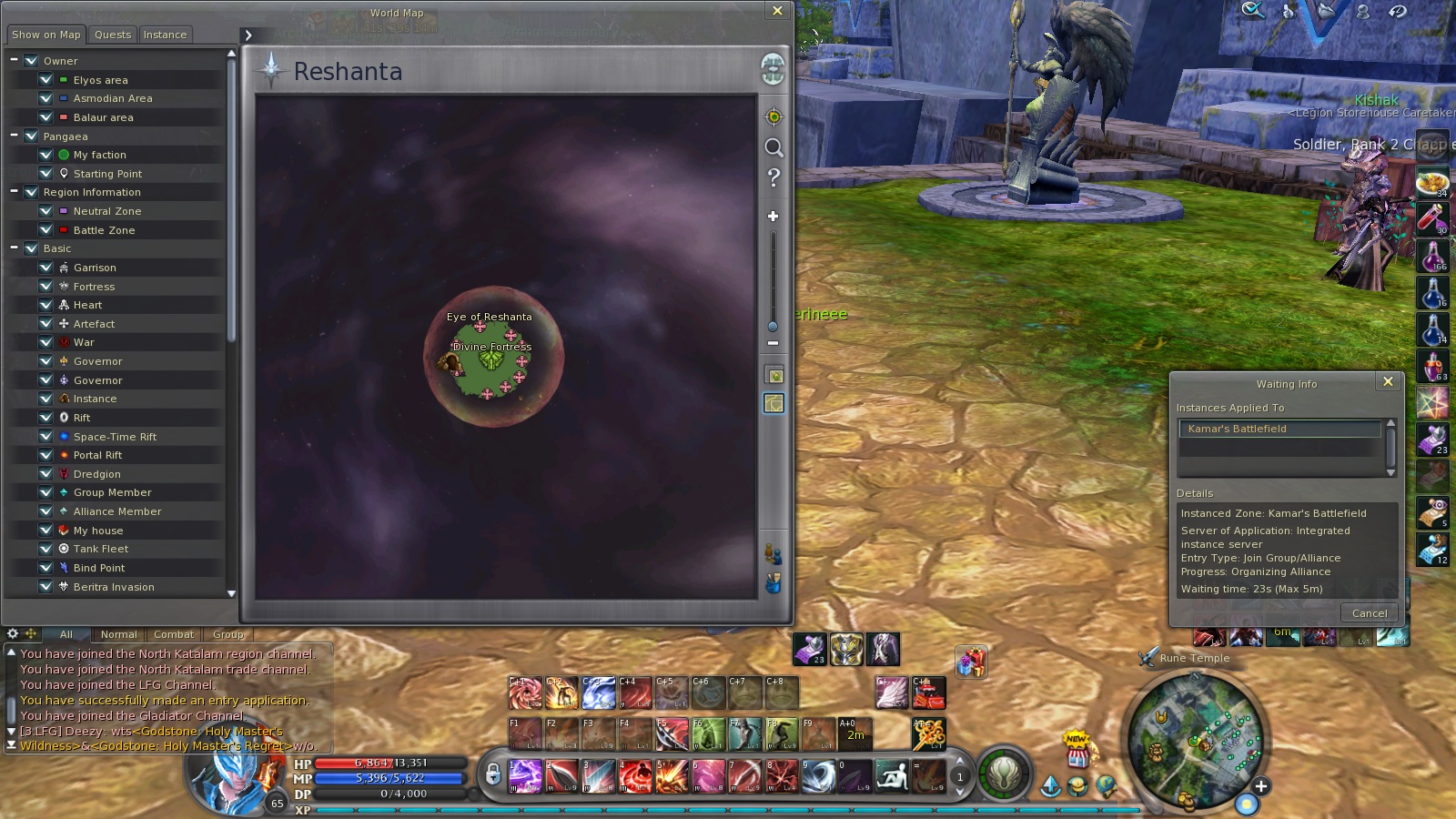Screen dimensions: 1456x819
Task: Open the map search magnifier
Action: (x=773, y=147)
